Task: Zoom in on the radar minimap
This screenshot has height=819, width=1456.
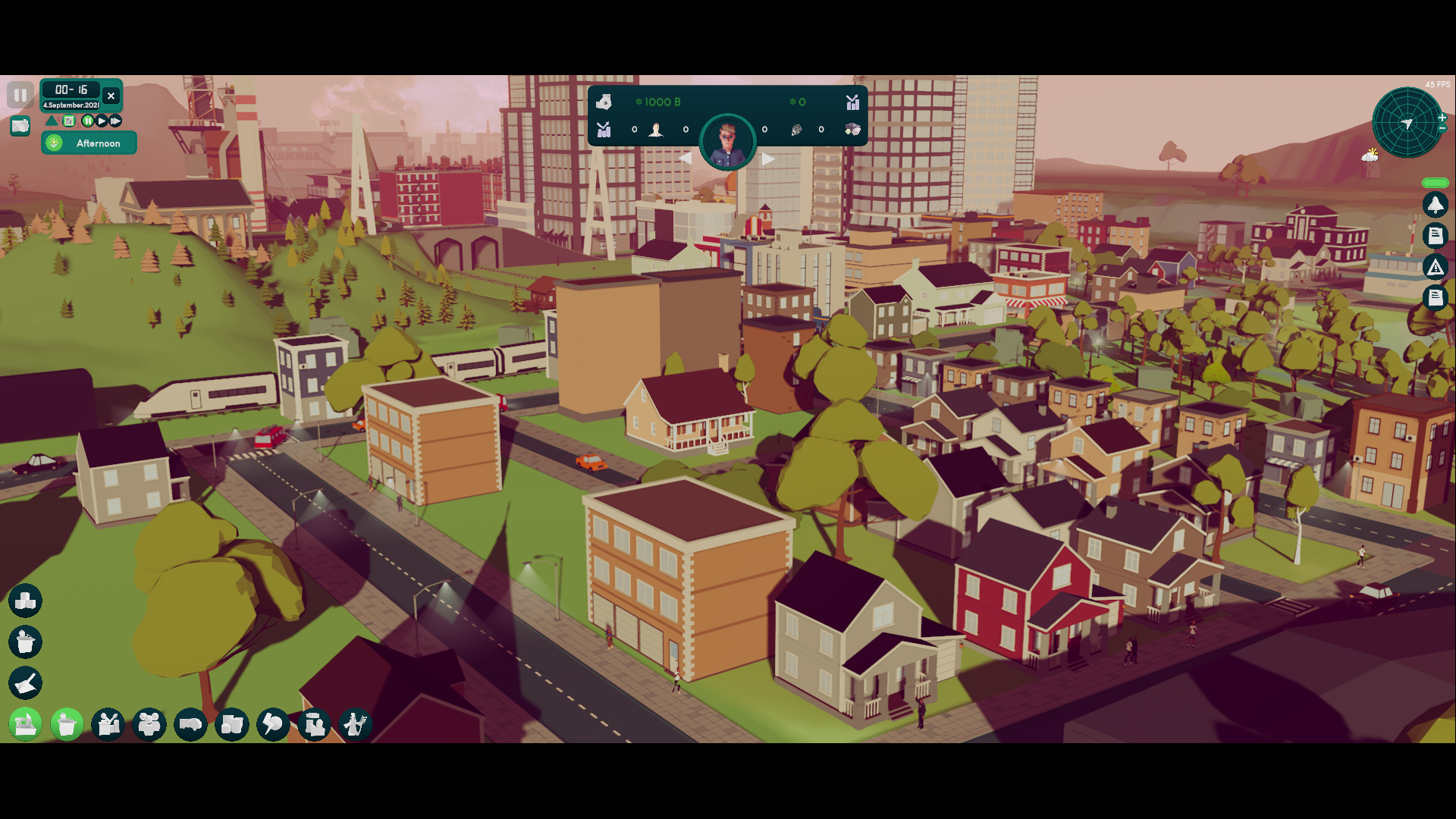Action: pos(1442,118)
